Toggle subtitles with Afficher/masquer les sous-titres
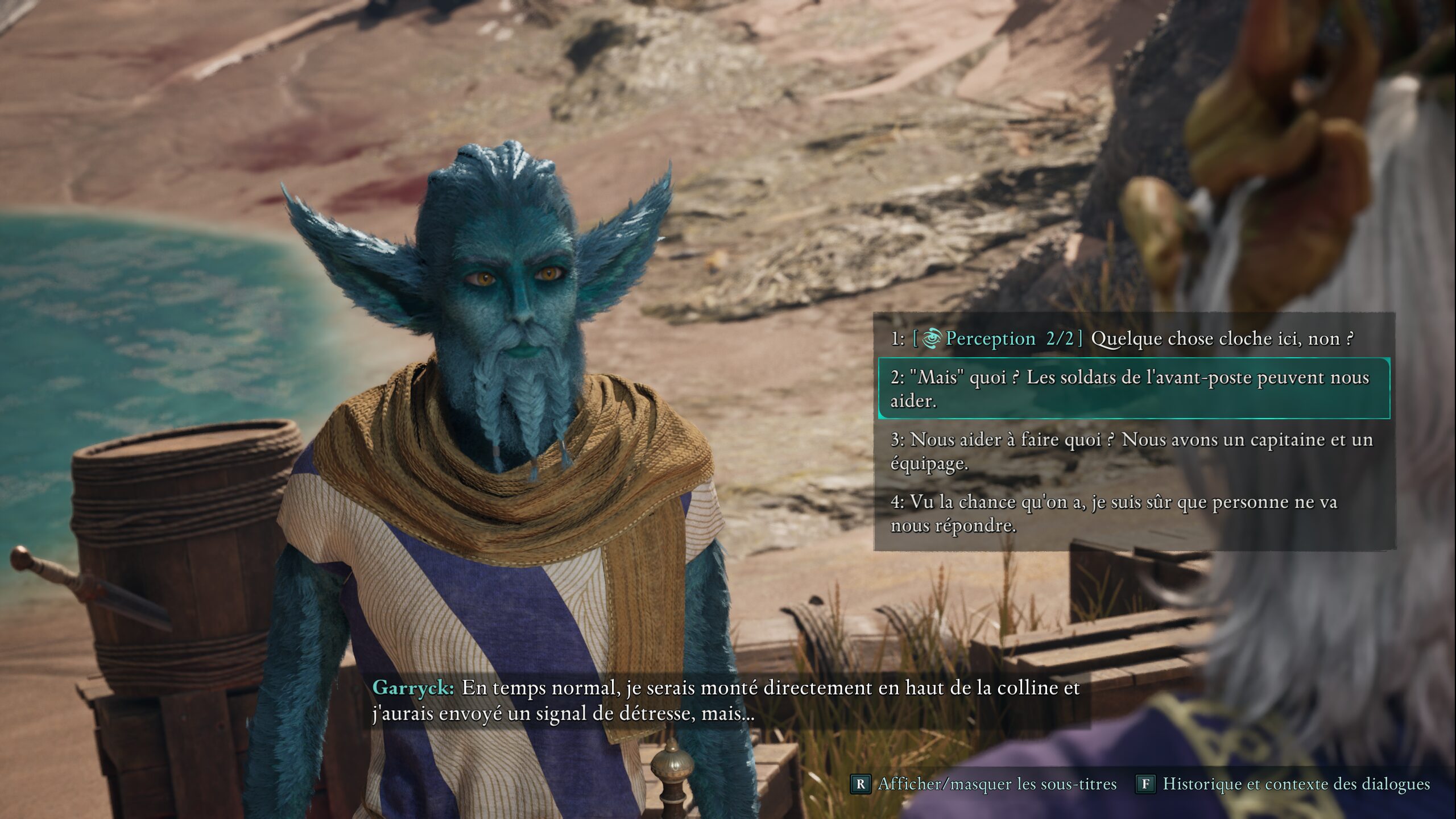This screenshot has width=1456, height=819. [x=985, y=784]
